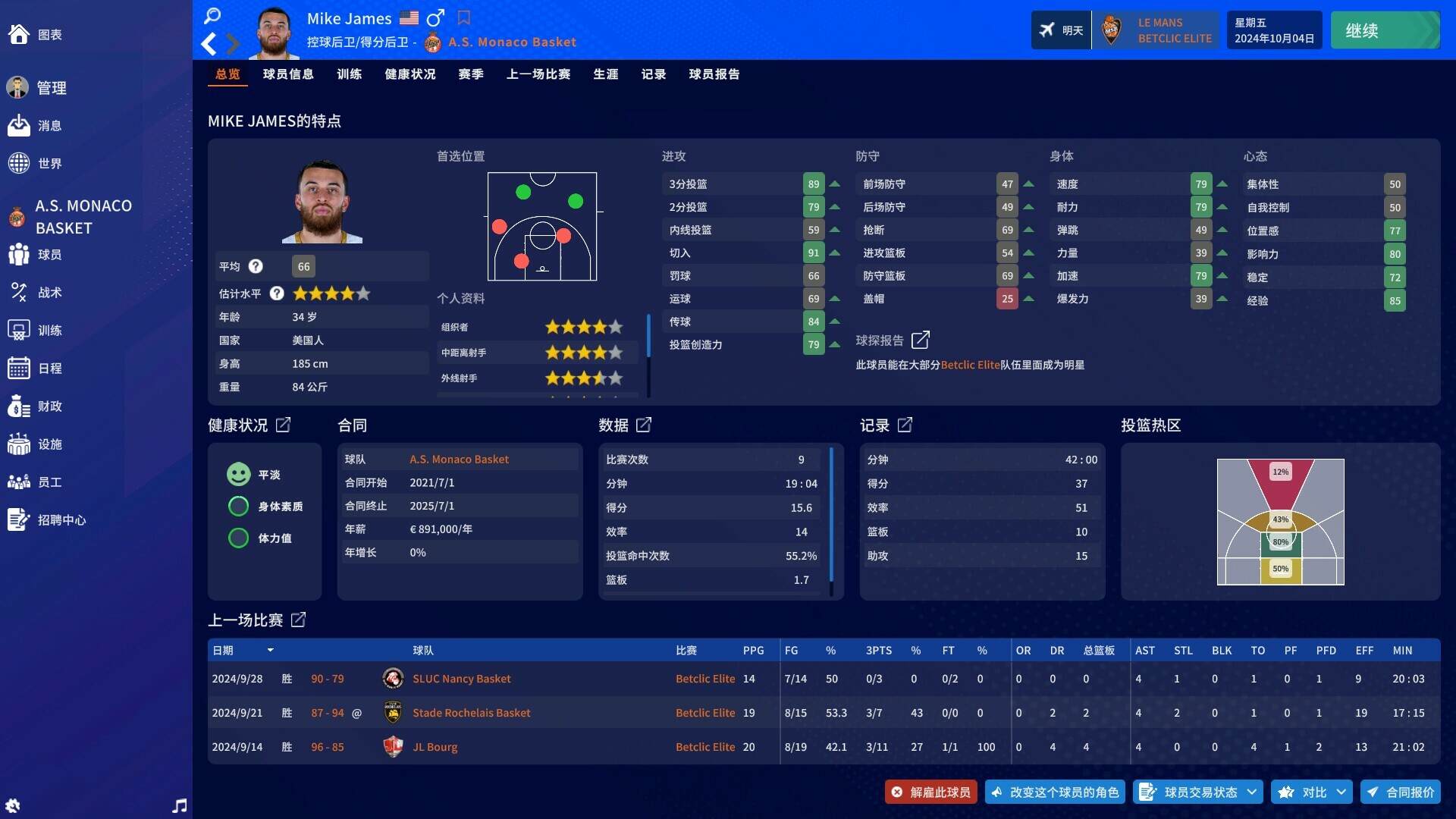Screen dimensions: 1456x819
Task: Switch to the 生涯 tab
Action: (606, 74)
